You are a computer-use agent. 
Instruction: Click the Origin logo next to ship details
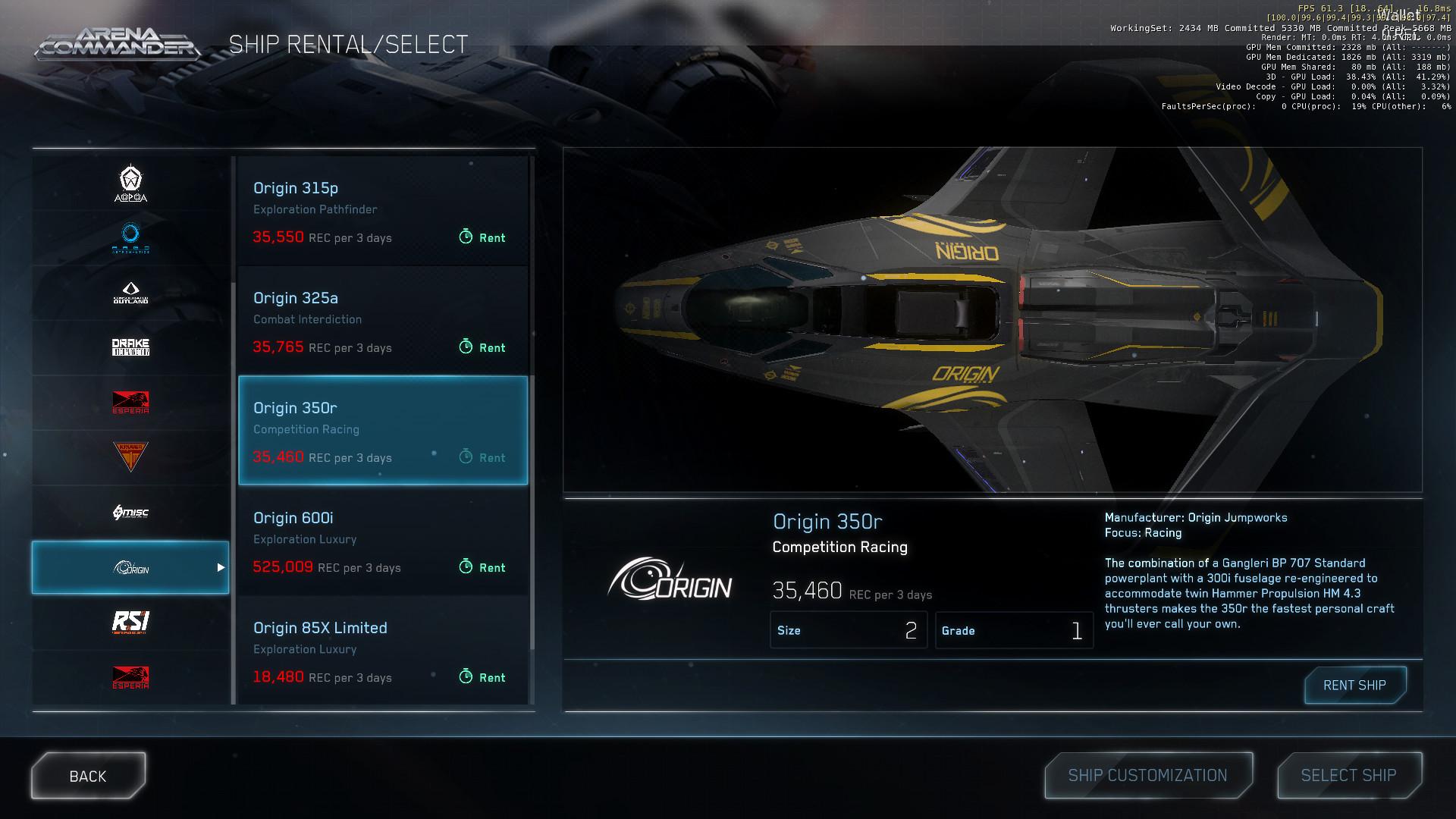(x=672, y=582)
